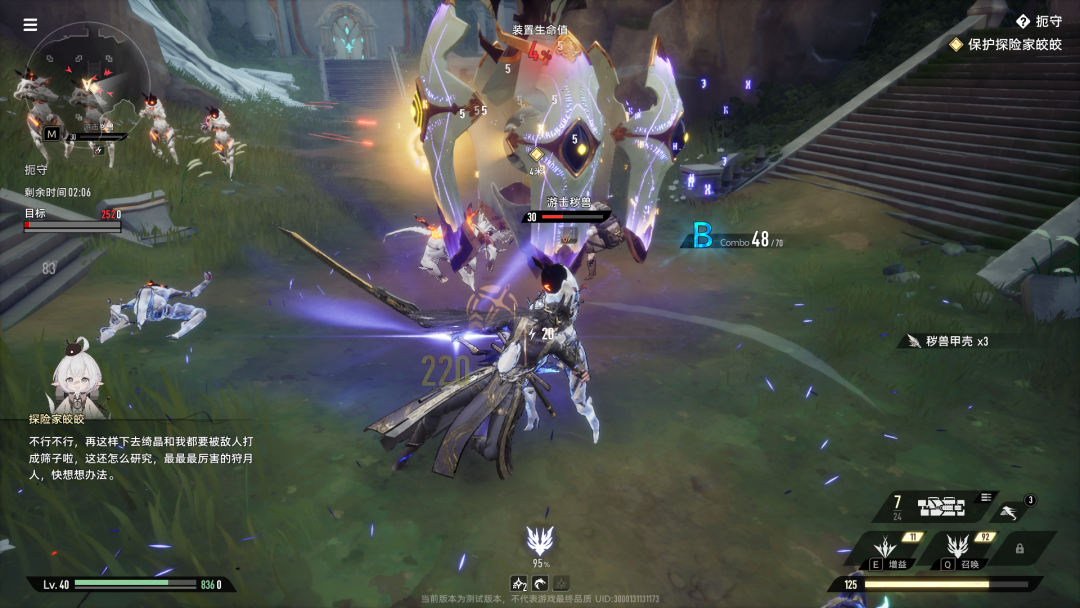Click the 秽兽甲壳 x3 loot notification
Screen dimensions: 1080x608
(x=945, y=341)
